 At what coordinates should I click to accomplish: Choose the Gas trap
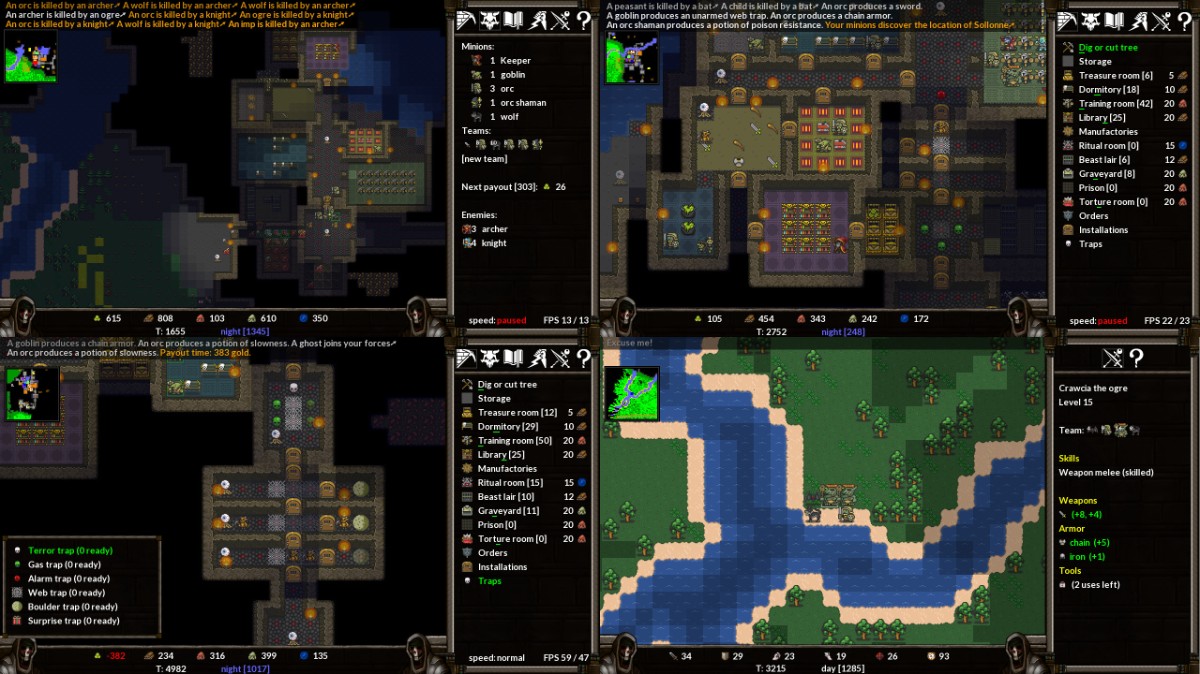(65, 564)
